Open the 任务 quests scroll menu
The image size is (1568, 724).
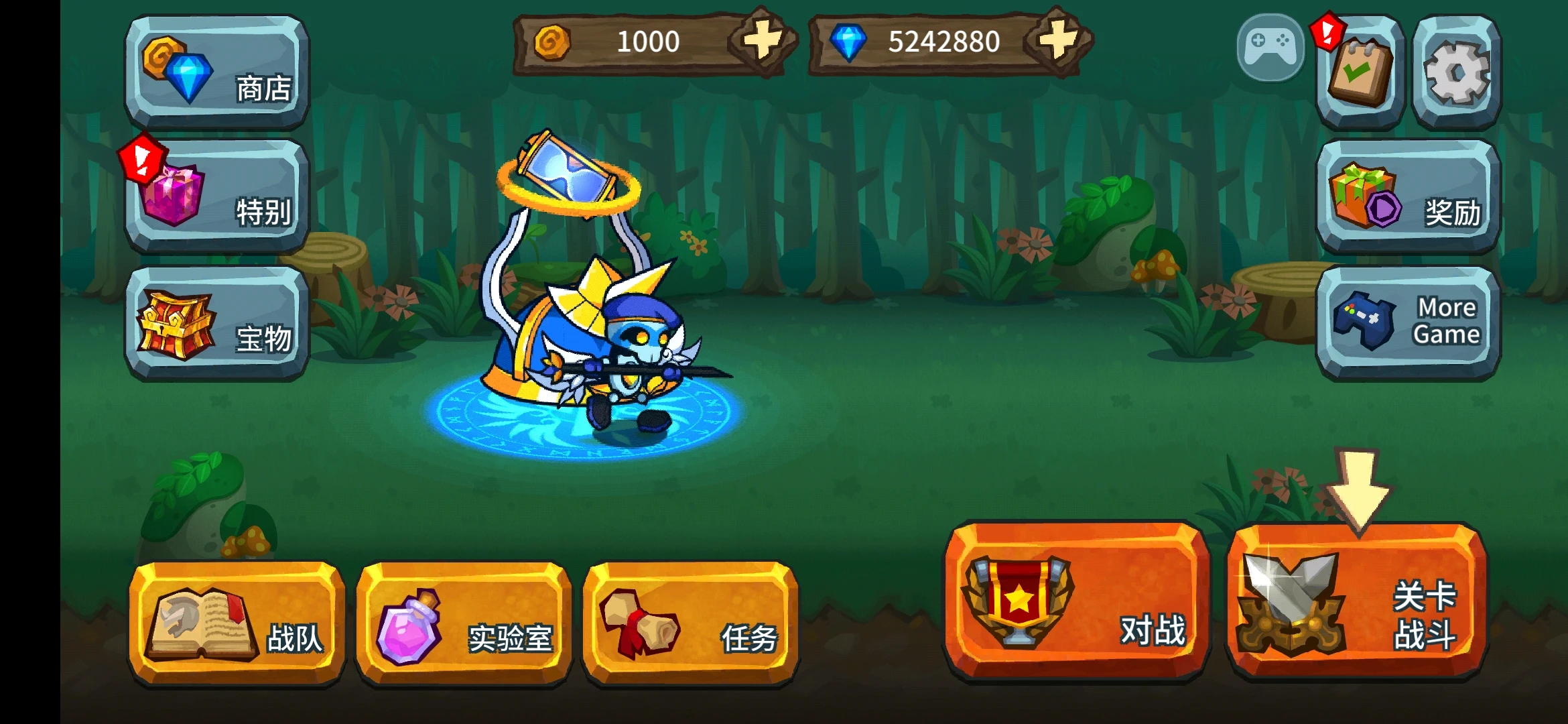[690, 623]
